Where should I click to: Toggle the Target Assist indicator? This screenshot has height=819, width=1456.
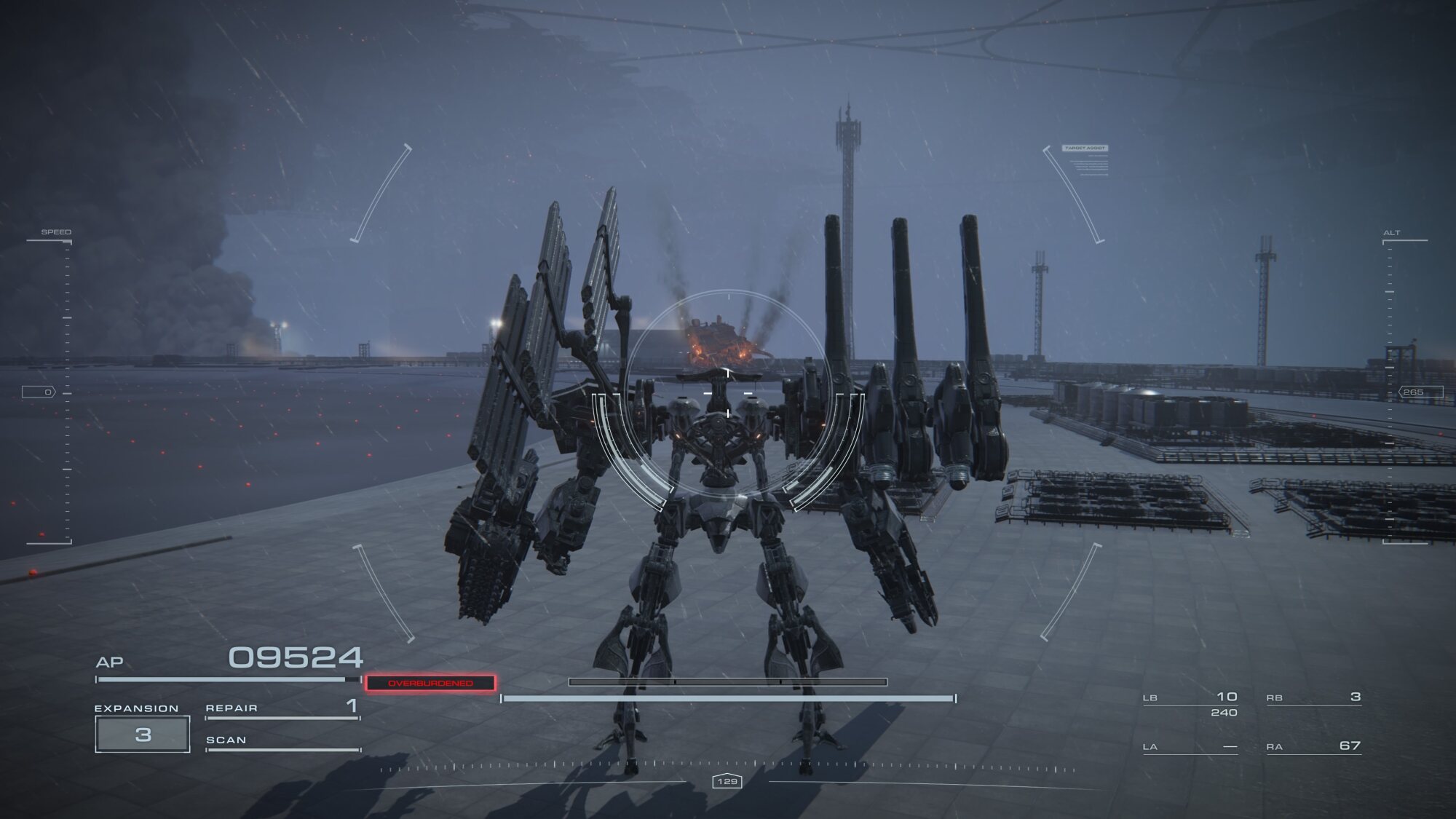[1085, 149]
